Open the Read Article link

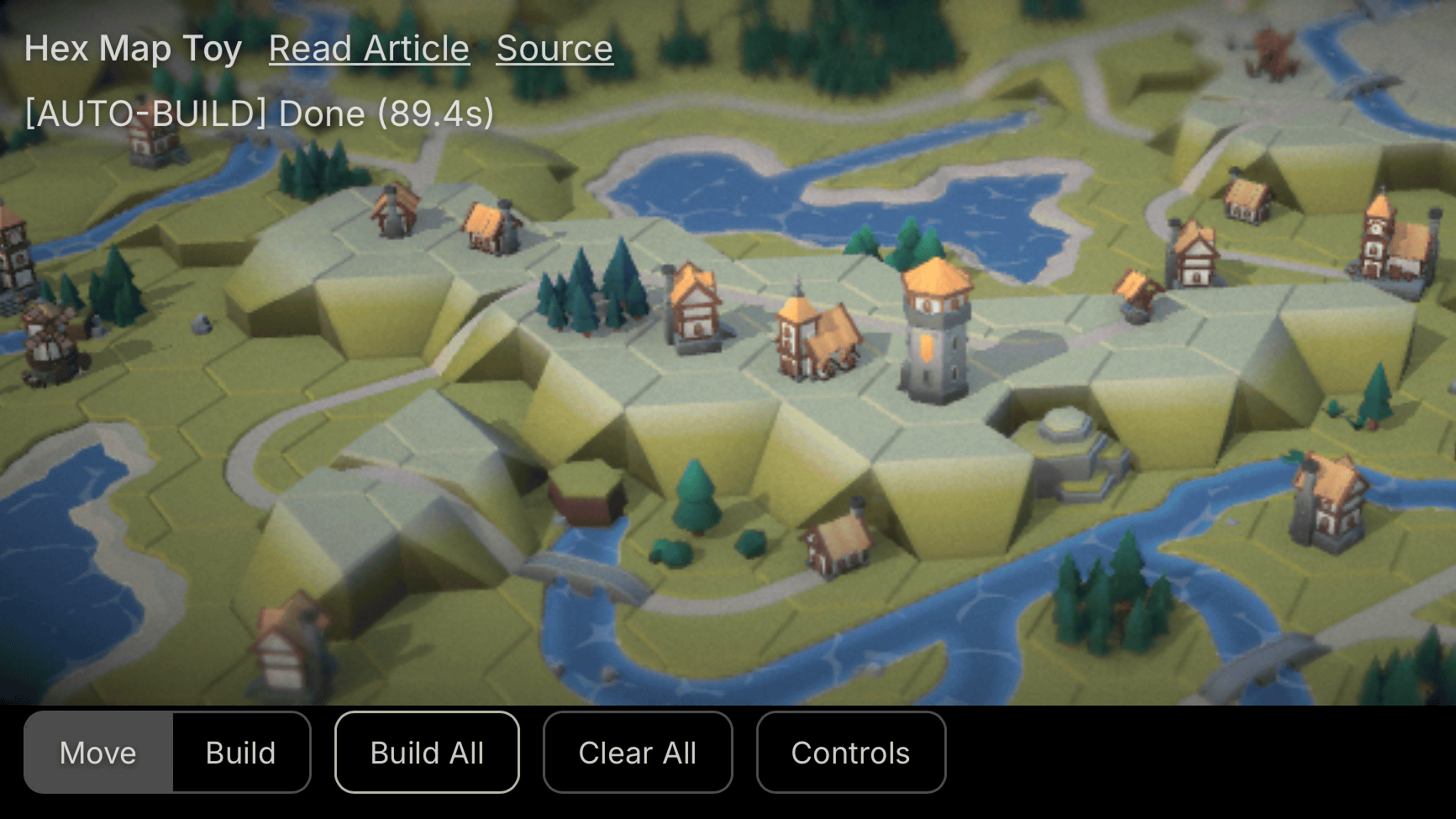(369, 49)
